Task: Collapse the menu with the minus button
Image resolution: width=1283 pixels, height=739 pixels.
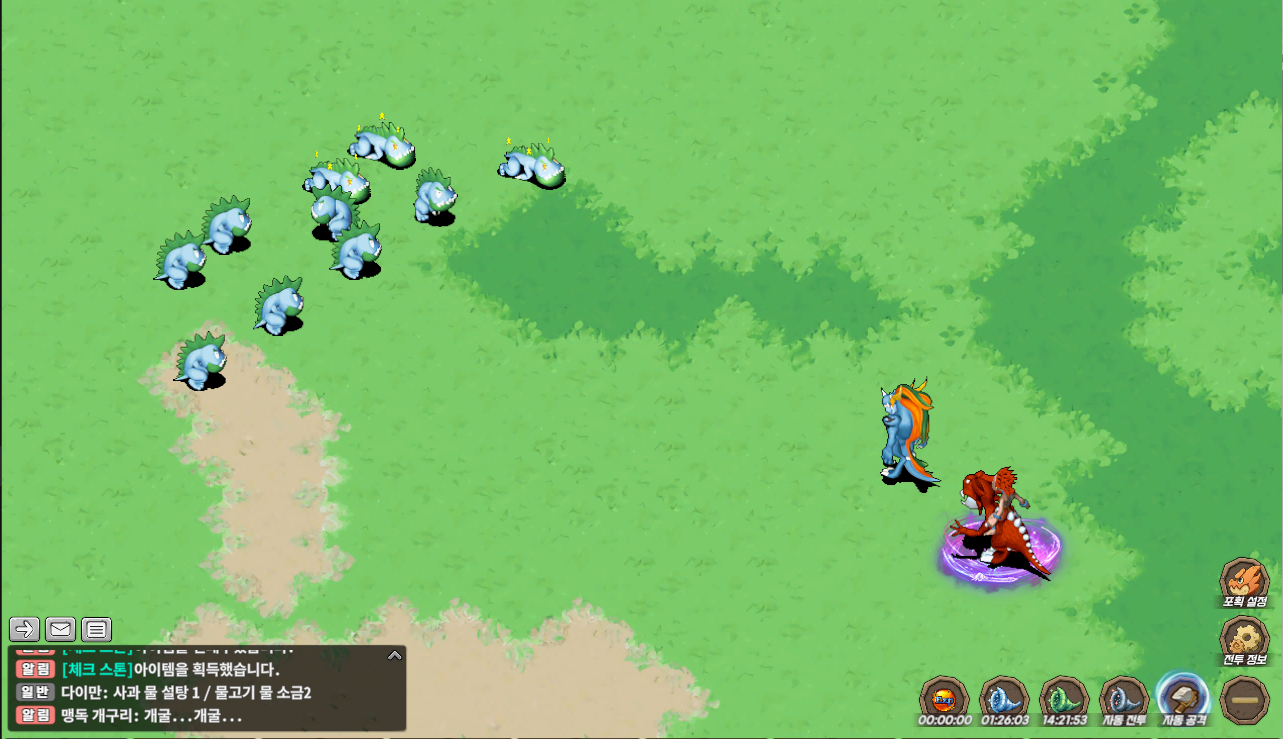Action: pos(1245,699)
